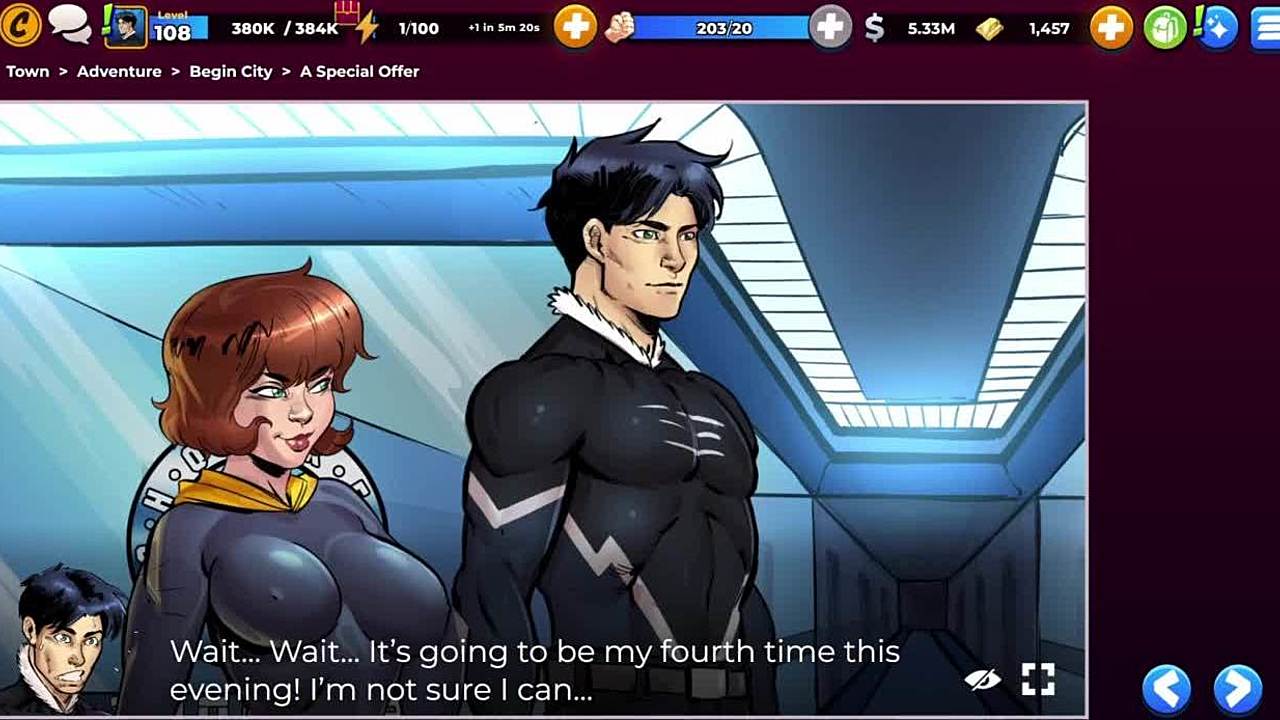Add energy with the orange plus button

coord(575,28)
